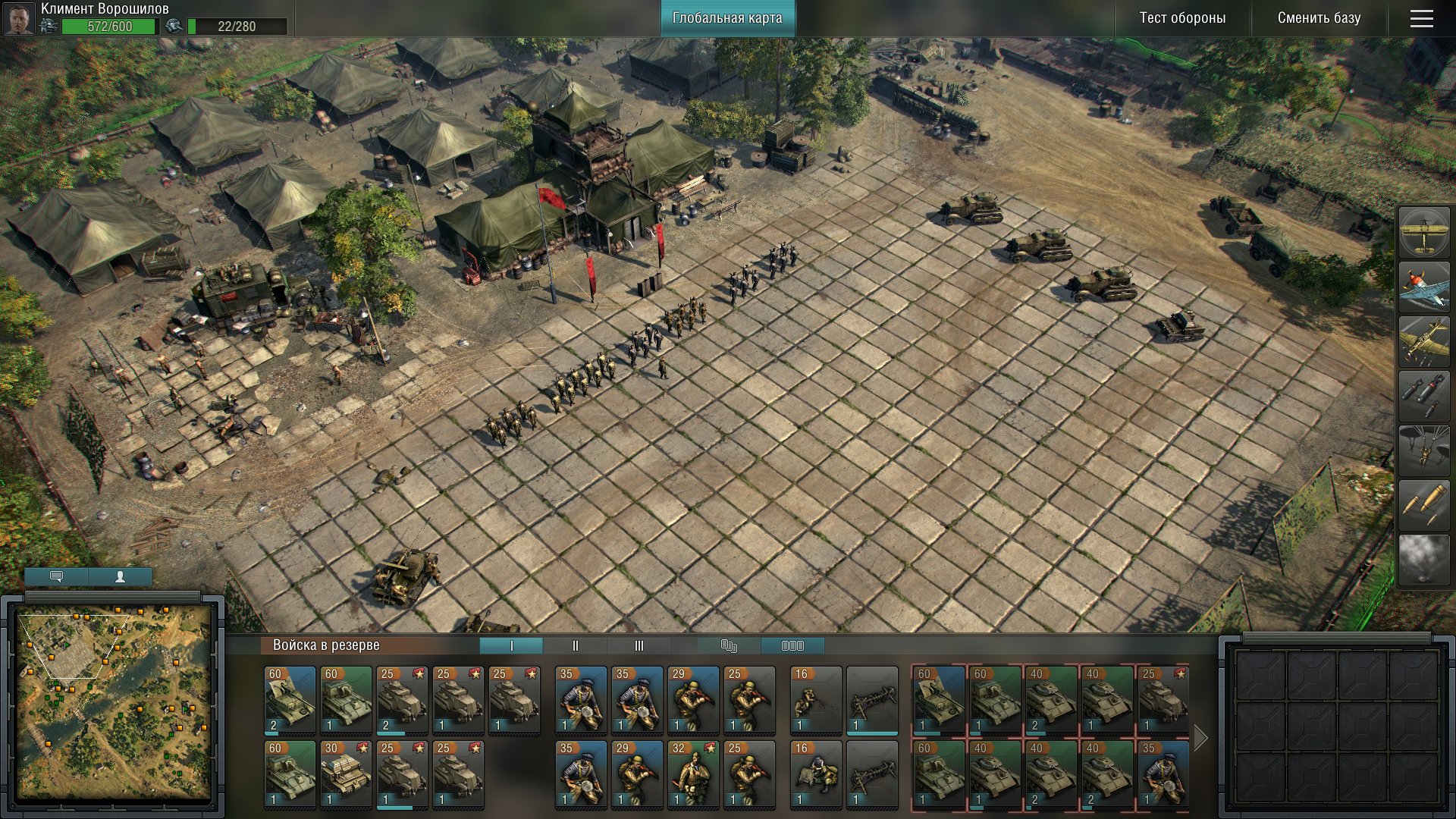Open the Глобальная карта global map
This screenshot has width=1456, height=819.
pos(726,18)
